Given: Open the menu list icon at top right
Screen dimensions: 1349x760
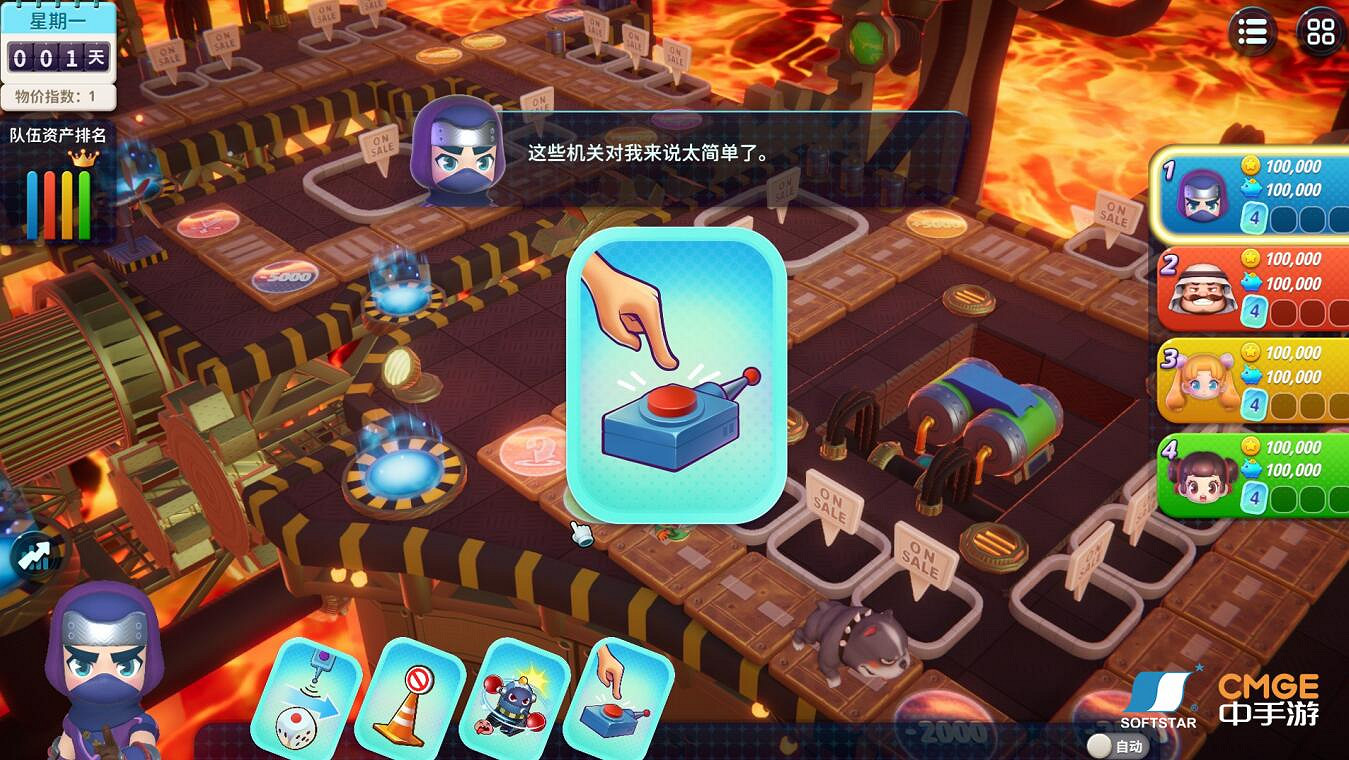Looking at the screenshot, I should pos(1251,31).
